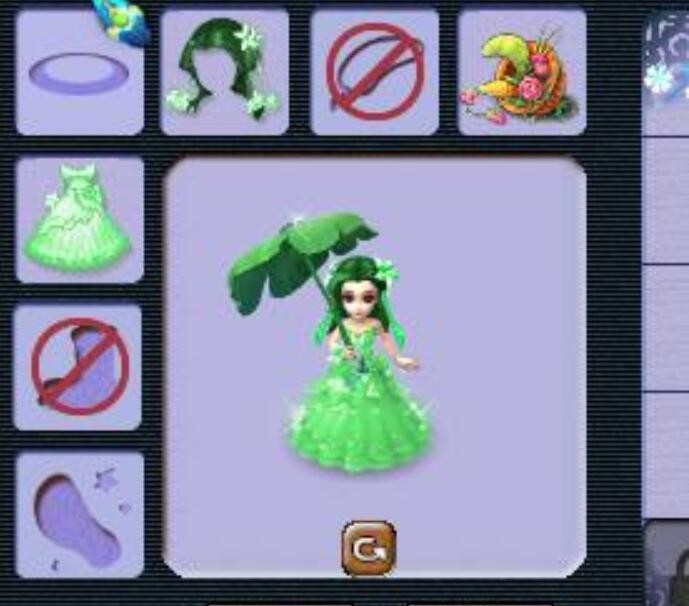Screen dimensions: 689x606
Task: Select the green wig hair slot
Action: point(224,71)
